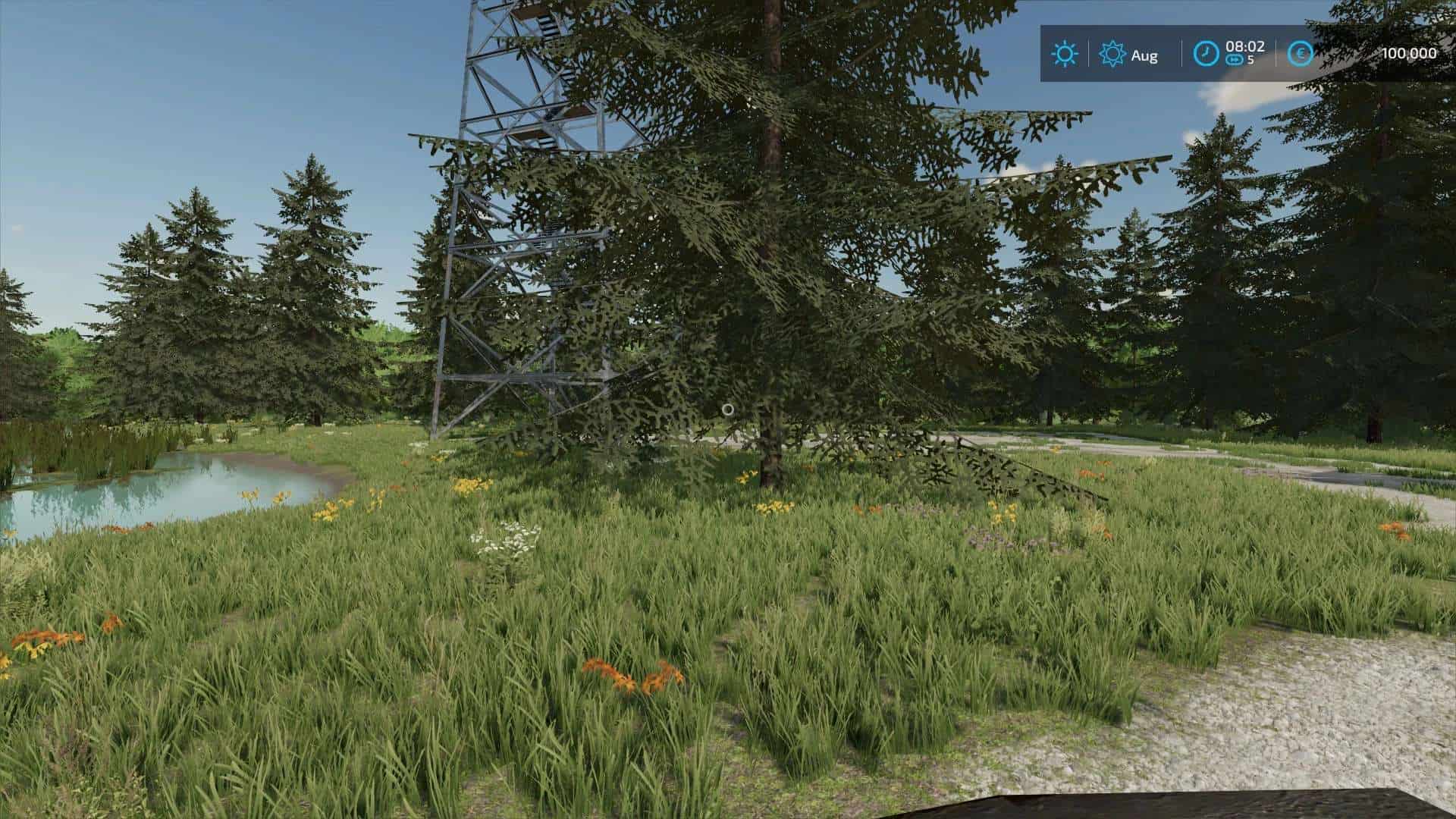Click the center crosshair reticle
Viewport: 1456px width, 819px height.
[728, 409]
